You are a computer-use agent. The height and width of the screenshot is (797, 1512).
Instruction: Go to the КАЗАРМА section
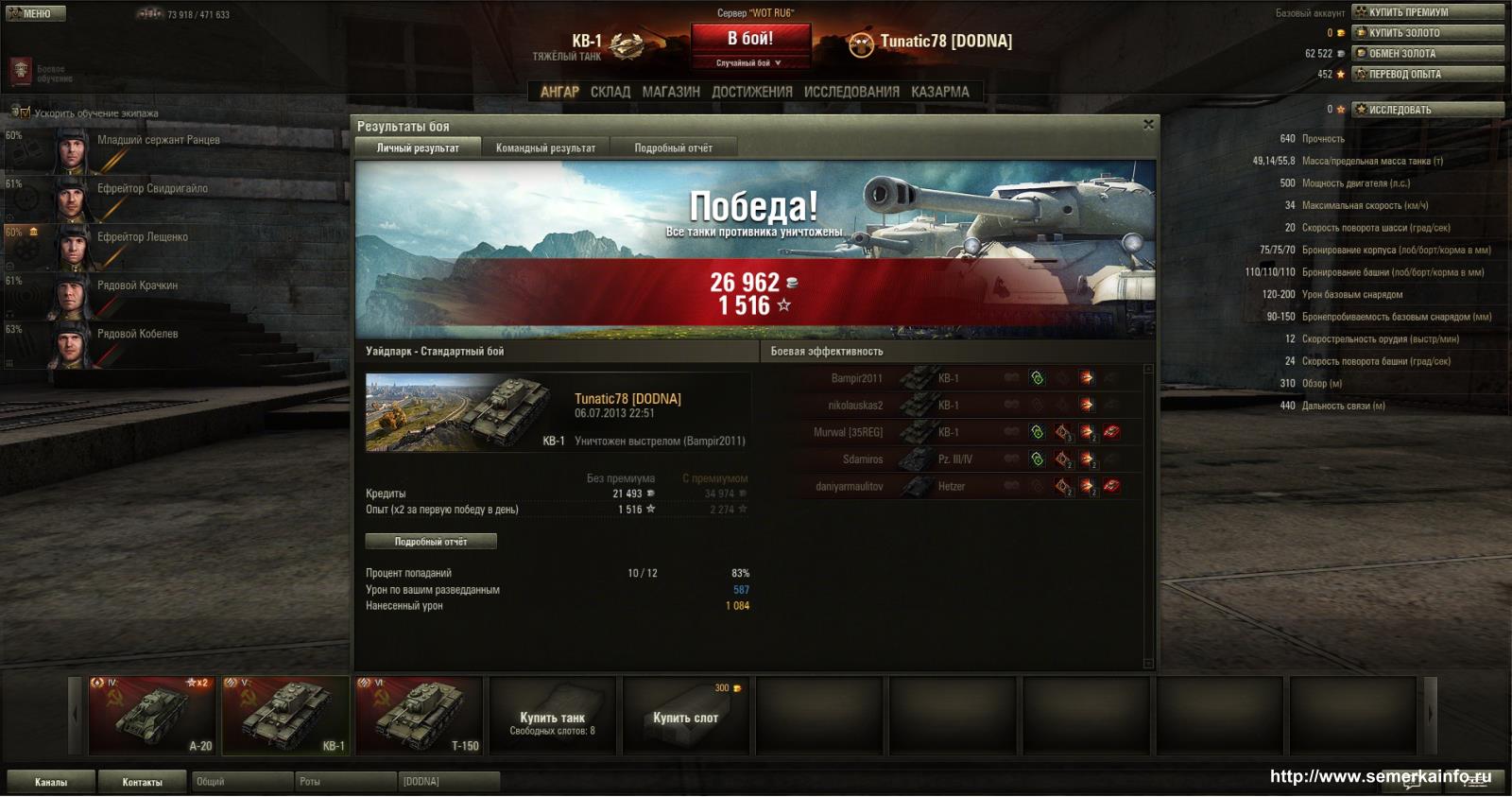click(x=939, y=92)
